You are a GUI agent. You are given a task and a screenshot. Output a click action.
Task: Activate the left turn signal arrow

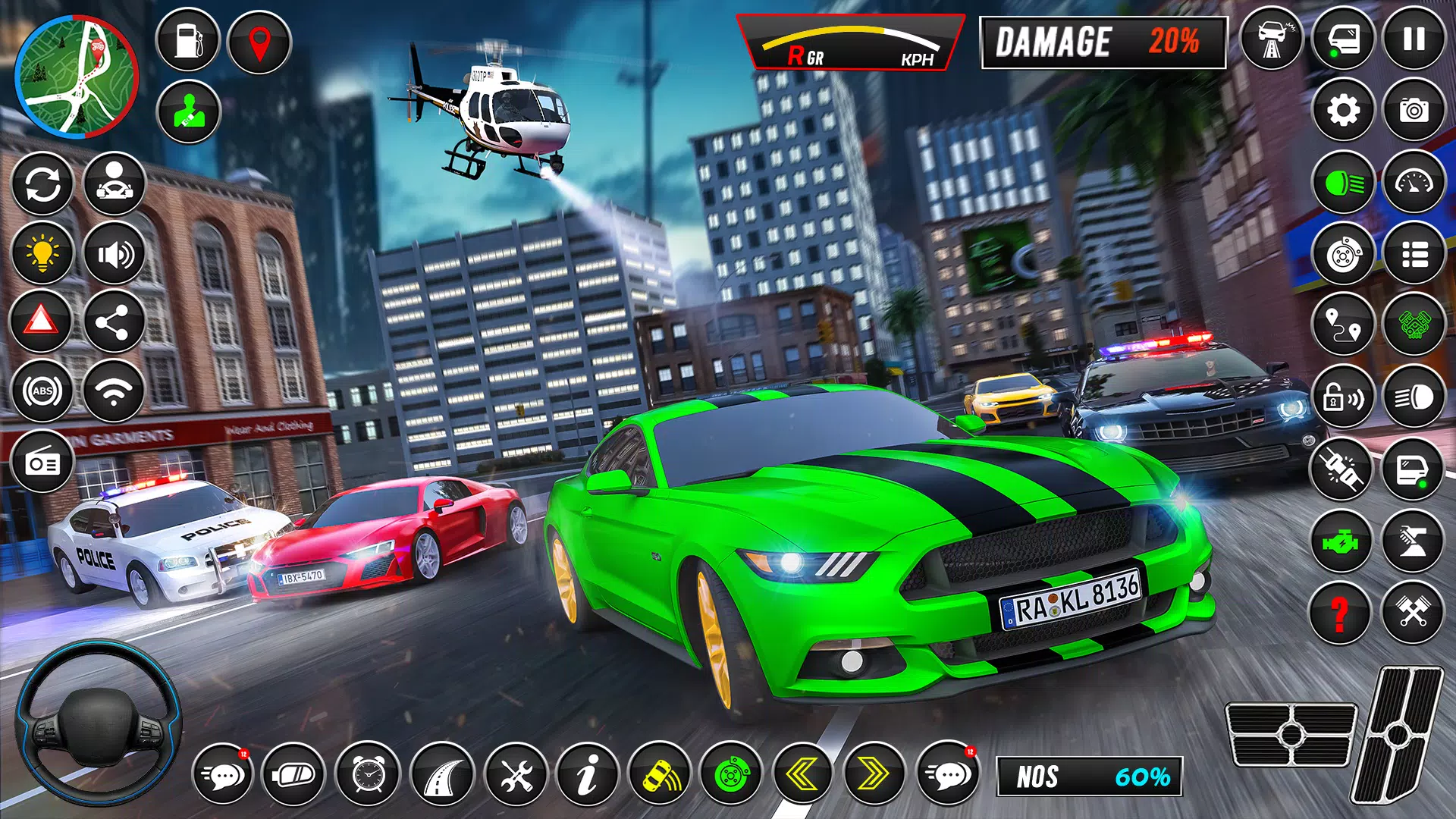click(x=802, y=774)
